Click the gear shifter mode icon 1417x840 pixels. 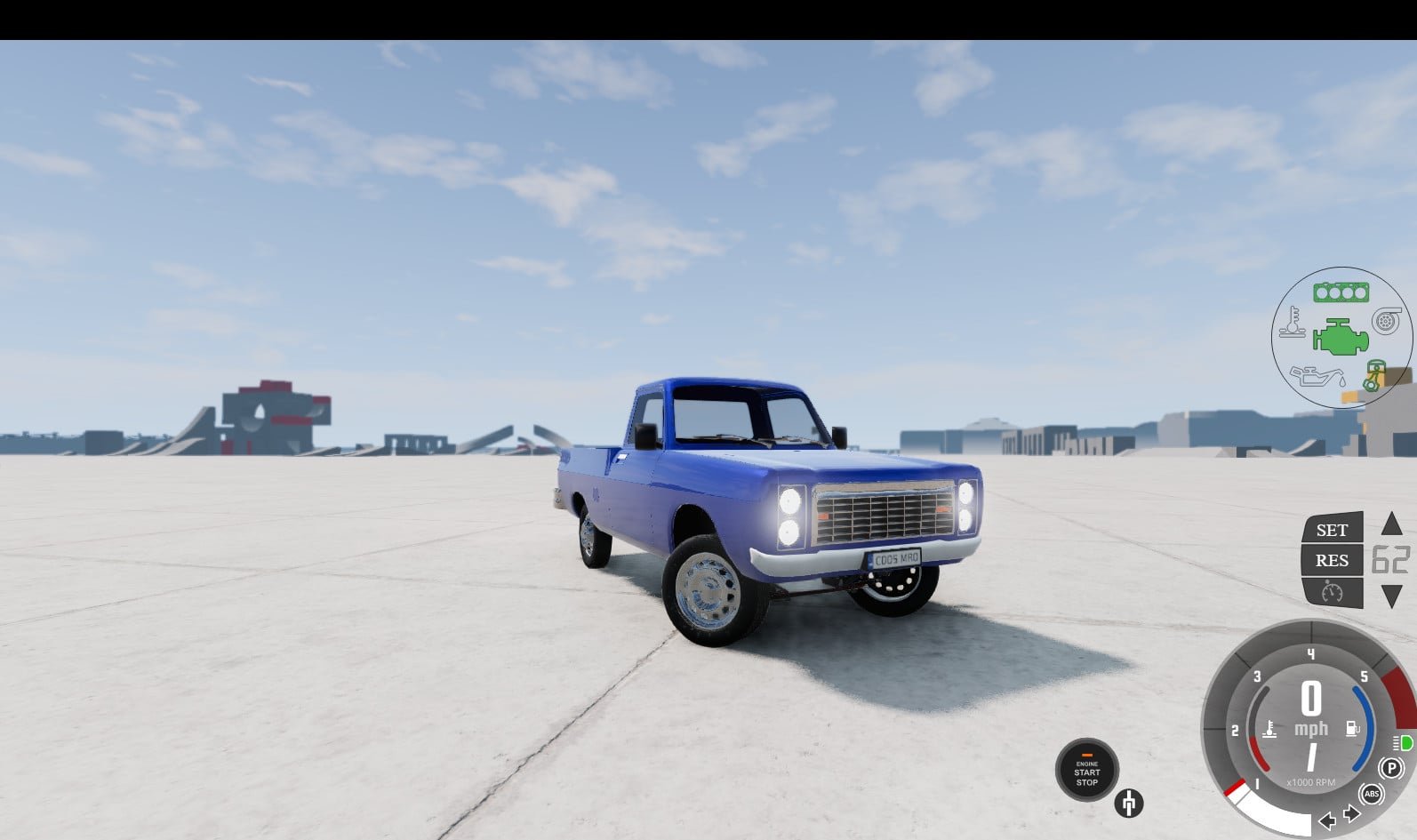coord(1129,803)
